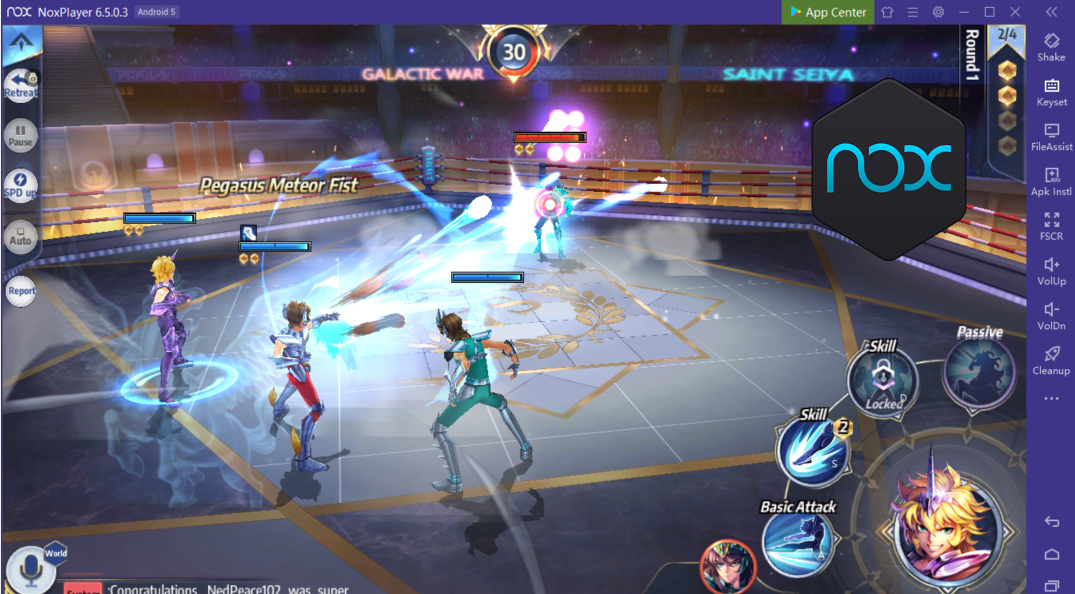1075x594 pixels.
Task: Tap the World voice chat microphone
Action: click(x=30, y=570)
